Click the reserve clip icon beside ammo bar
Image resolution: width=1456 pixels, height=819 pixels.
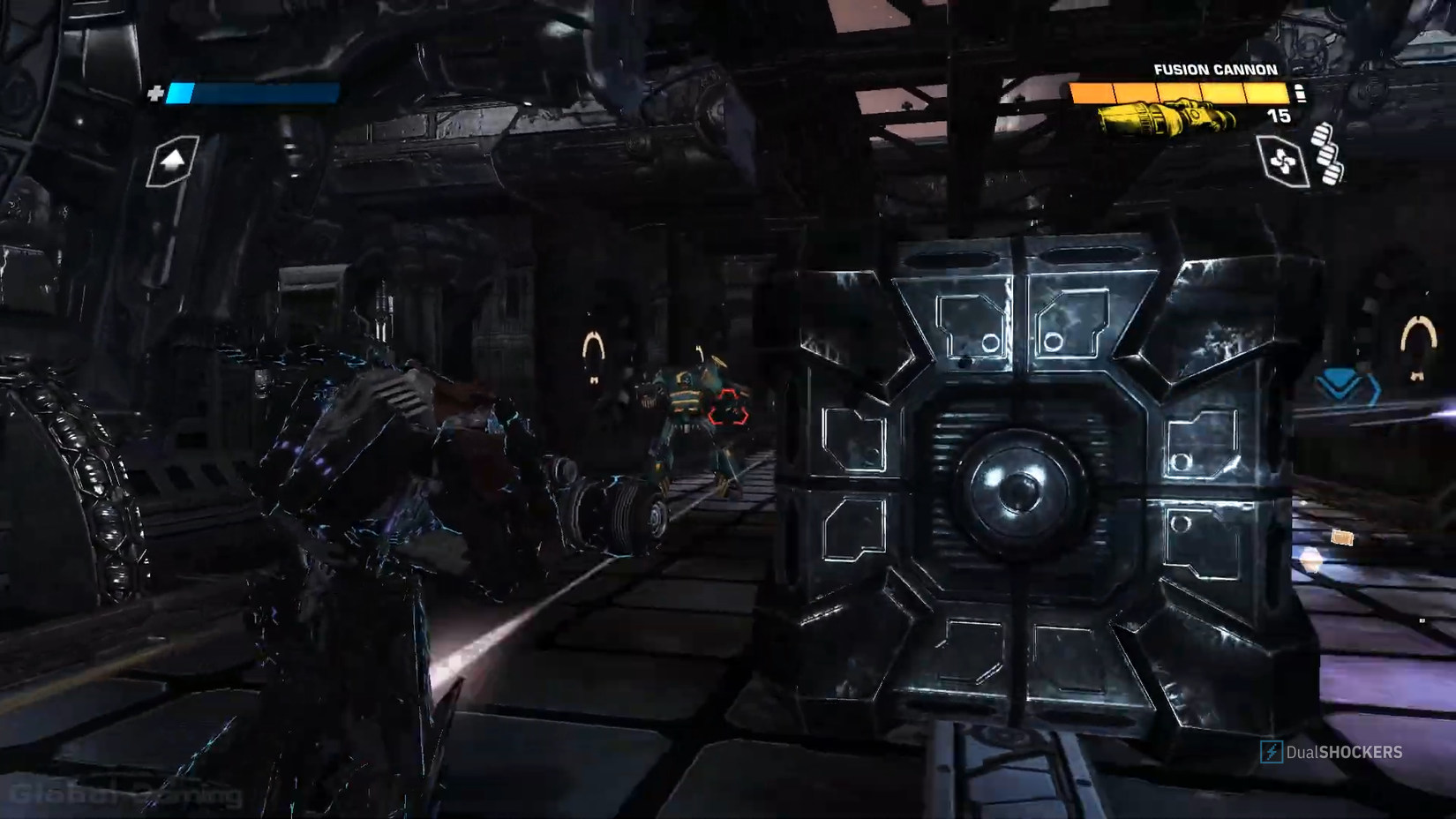pyautogui.click(x=1301, y=93)
